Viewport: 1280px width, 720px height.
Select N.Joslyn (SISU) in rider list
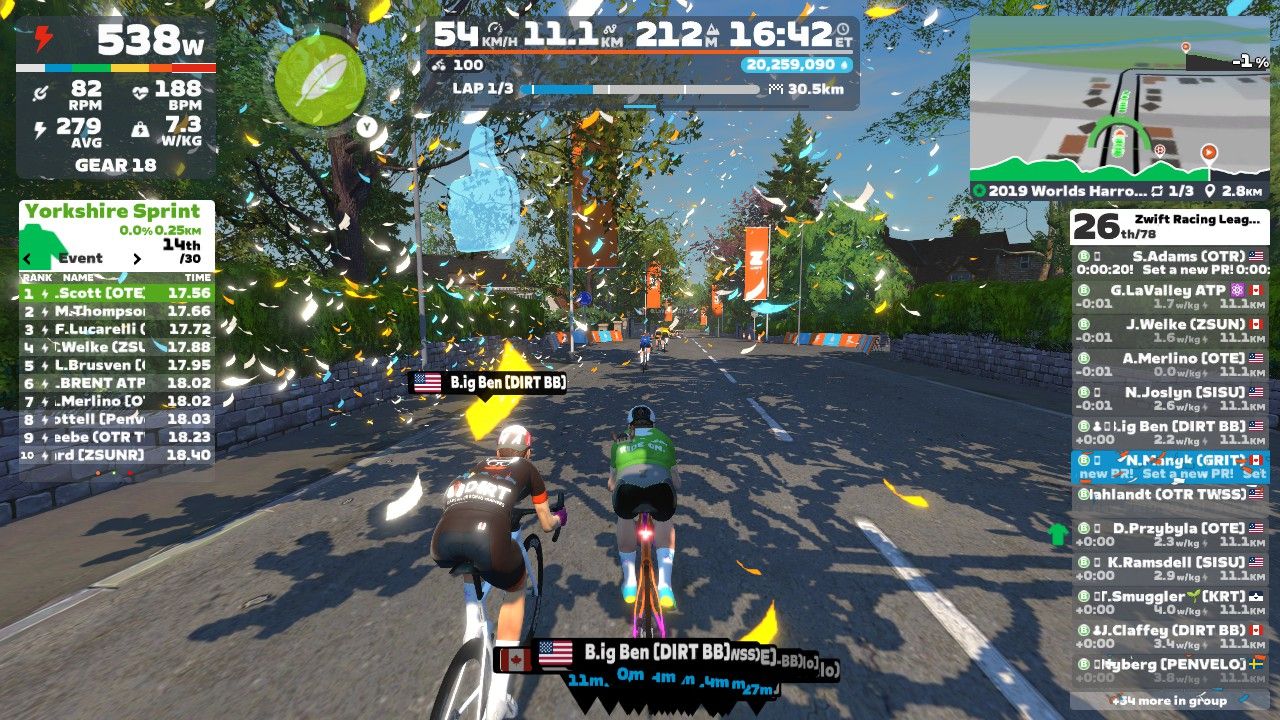coord(1168,399)
